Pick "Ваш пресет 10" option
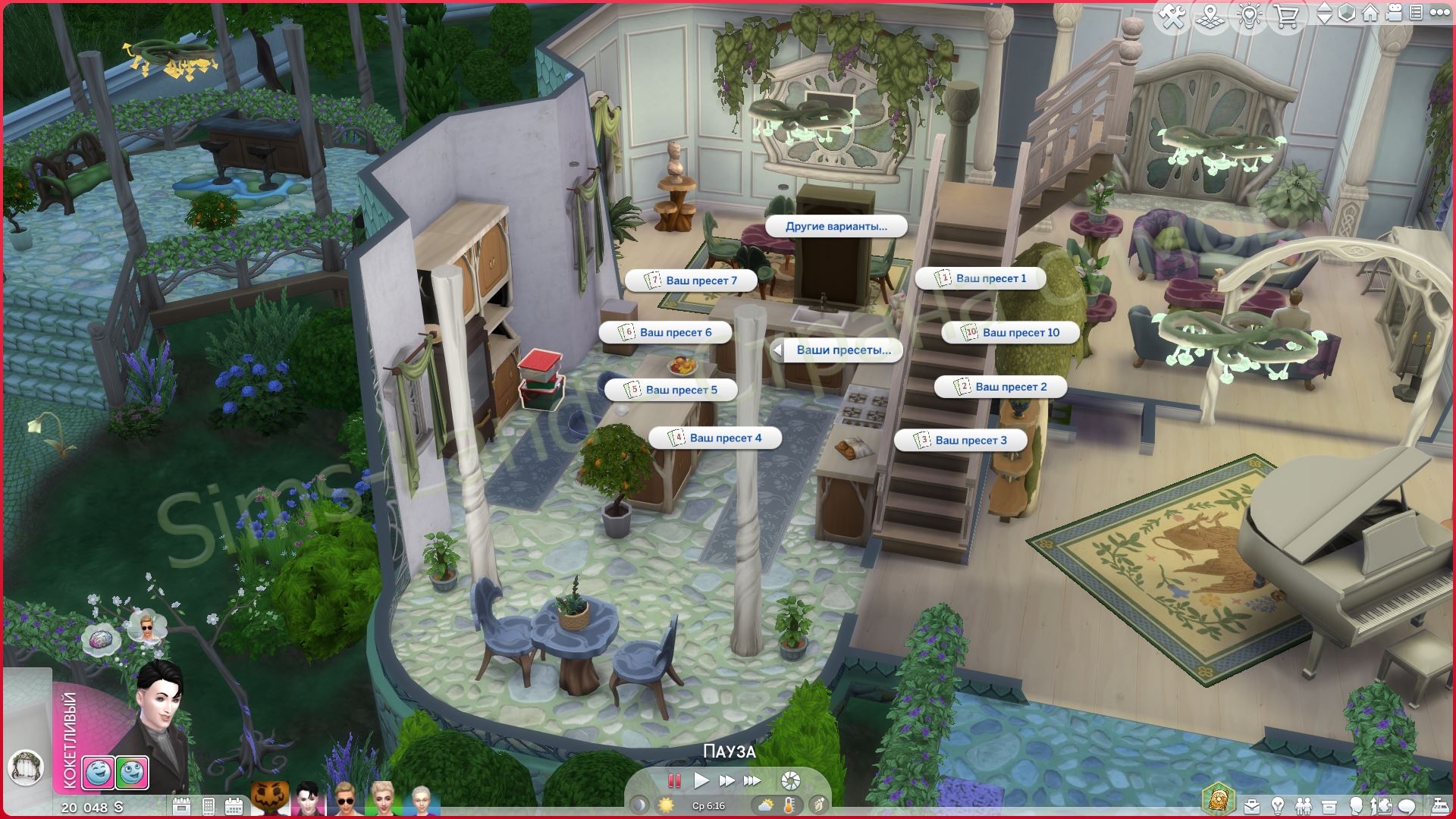The width and height of the screenshot is (1456, 819). [1011, 332]
